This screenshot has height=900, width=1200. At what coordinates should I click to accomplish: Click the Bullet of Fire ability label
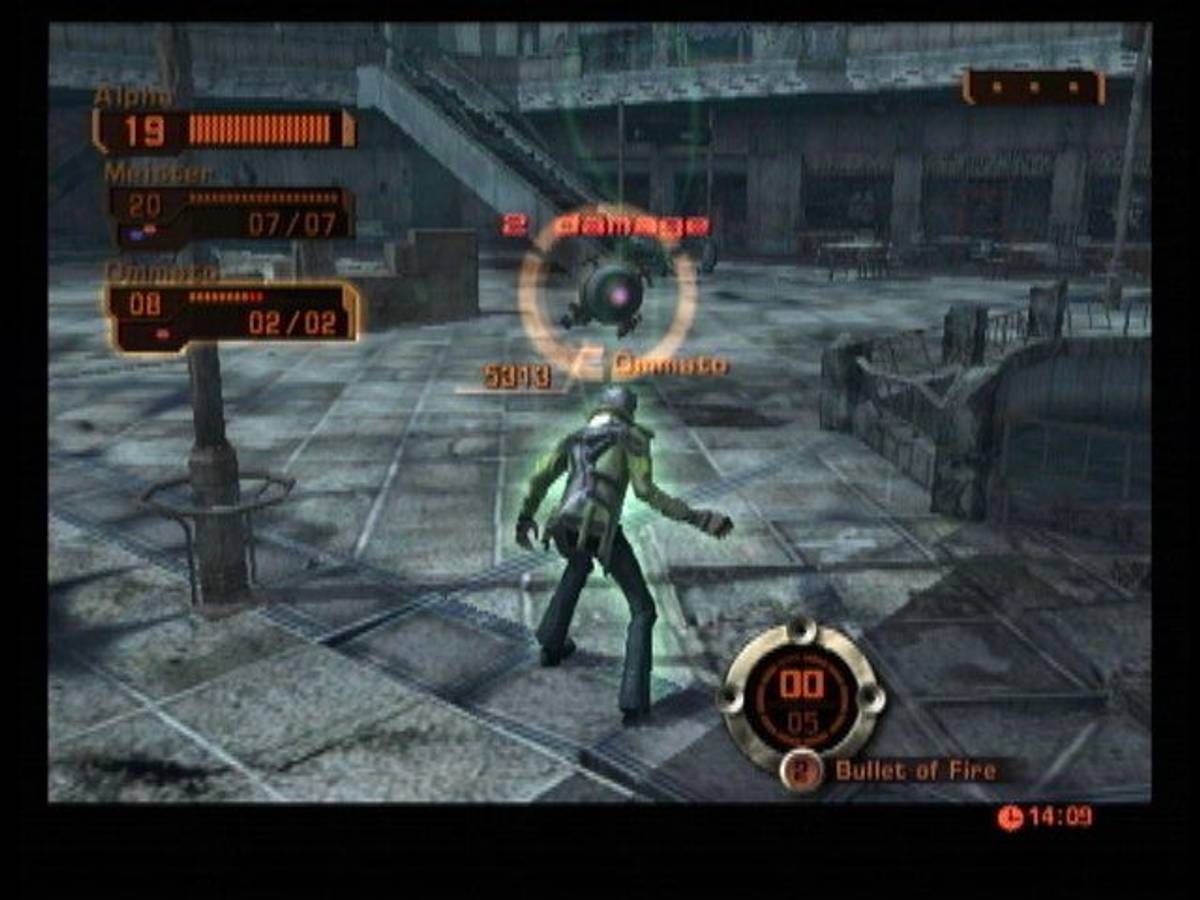point(915,770)
